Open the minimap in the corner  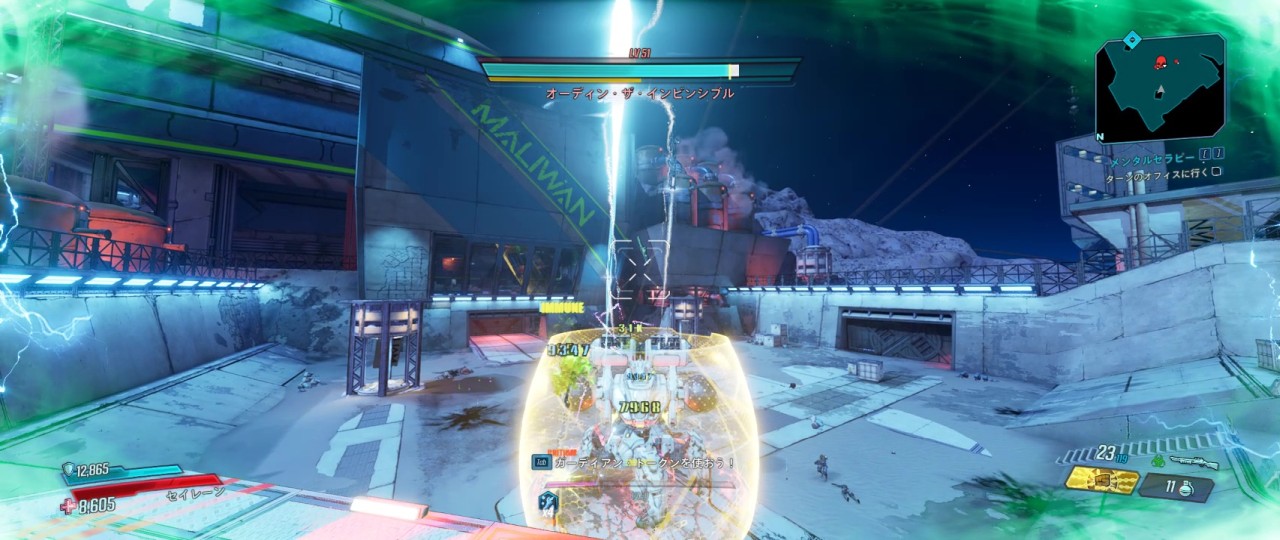(1159, 87)
